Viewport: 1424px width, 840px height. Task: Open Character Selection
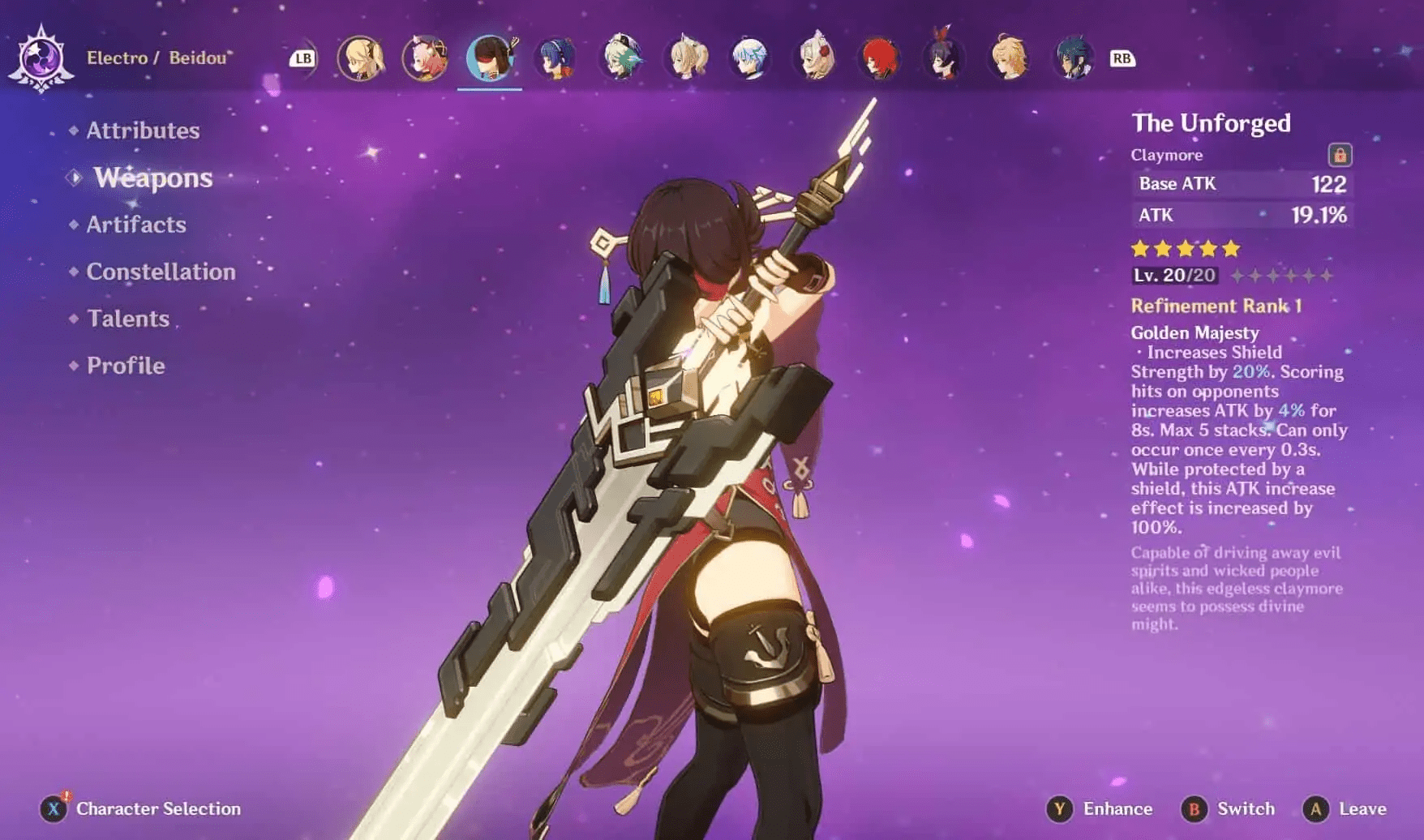click(x=142, y=808)
